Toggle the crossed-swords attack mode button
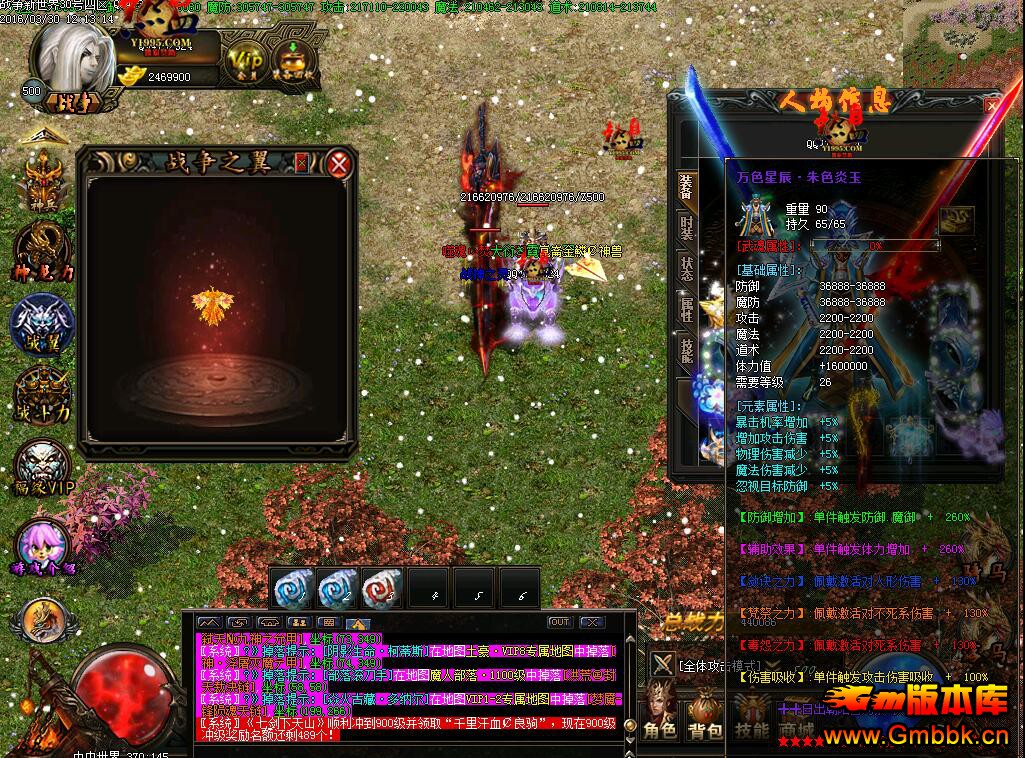 (x=662, y=664)
